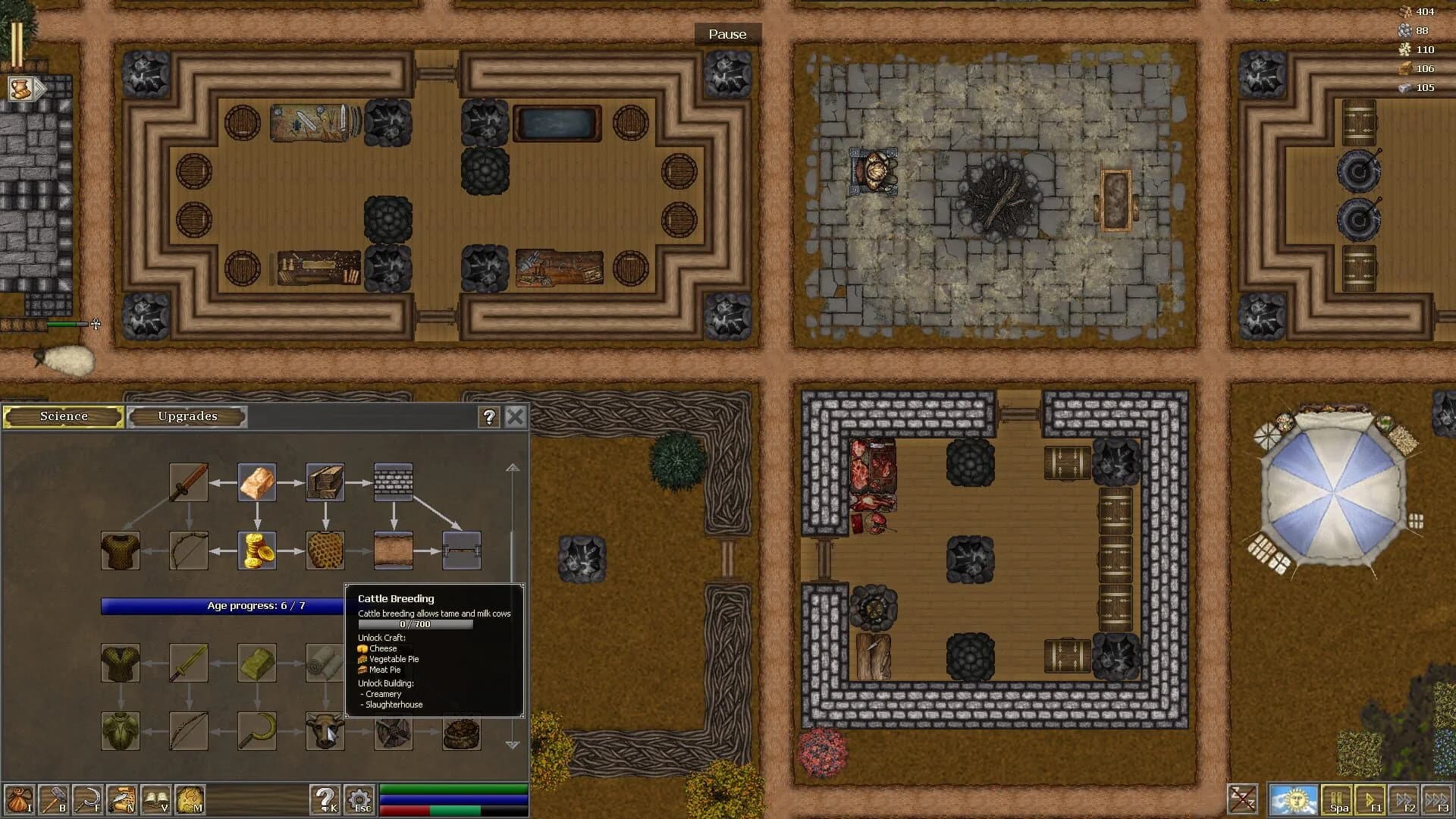
Task: Click the sun weather indicator
Action: point(1295,799)
